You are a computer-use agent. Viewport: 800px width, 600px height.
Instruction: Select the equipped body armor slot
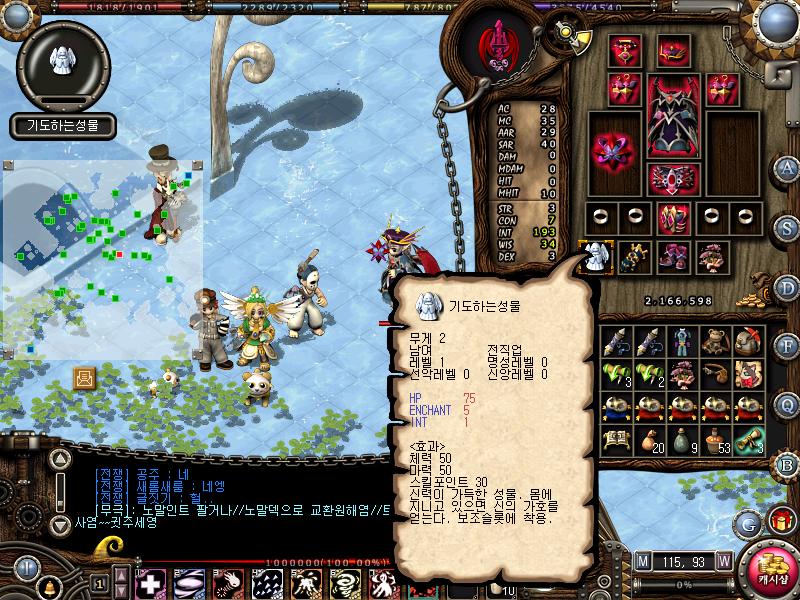coord(673,117)
